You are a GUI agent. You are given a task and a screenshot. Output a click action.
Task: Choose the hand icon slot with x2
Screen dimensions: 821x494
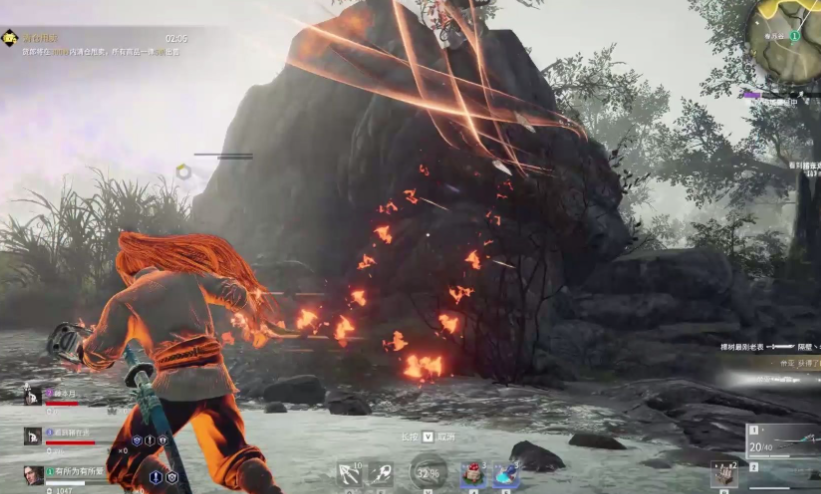coord(724,473)
